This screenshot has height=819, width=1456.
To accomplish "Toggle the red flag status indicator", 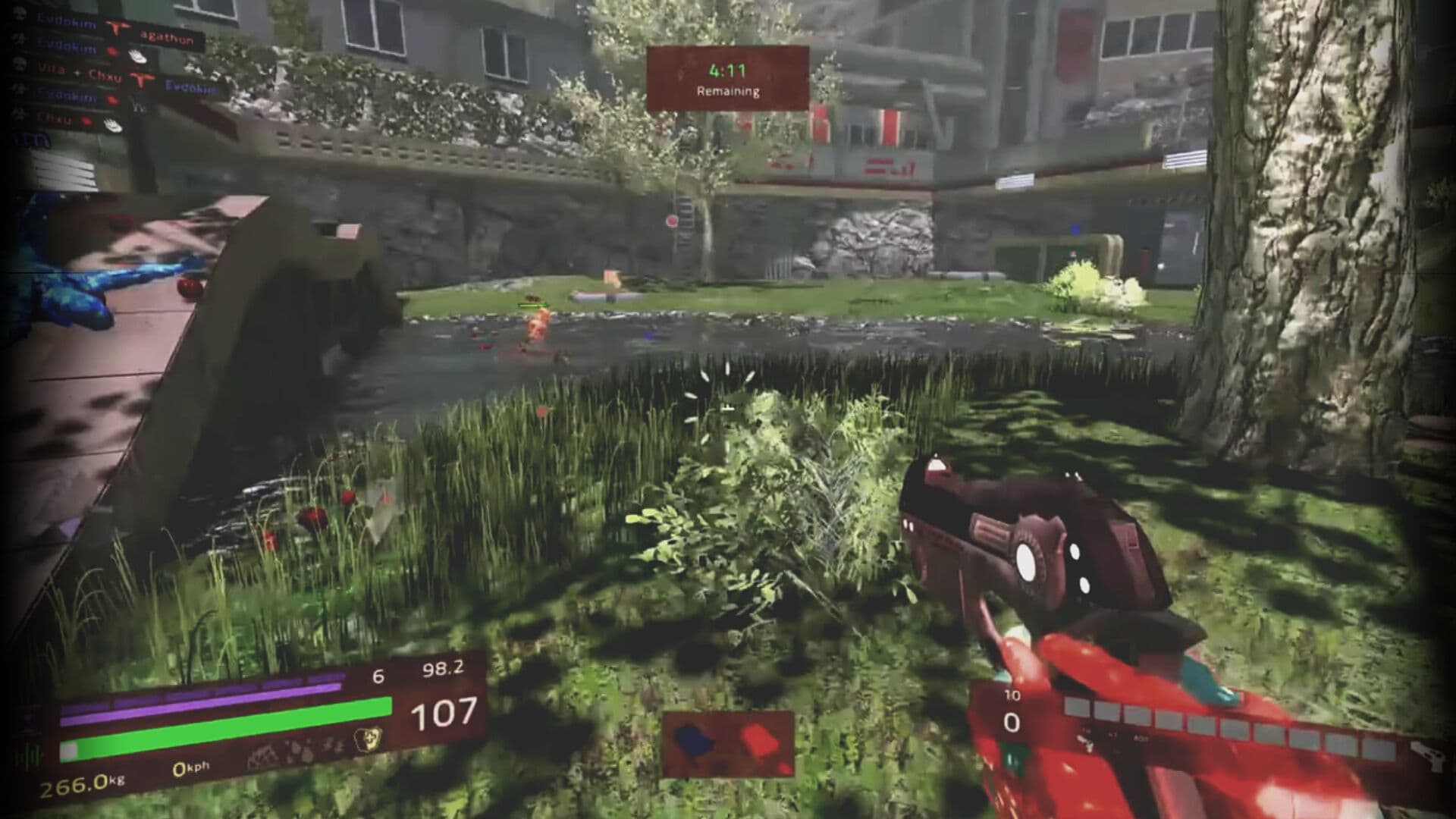I will [x=758, y=739].
